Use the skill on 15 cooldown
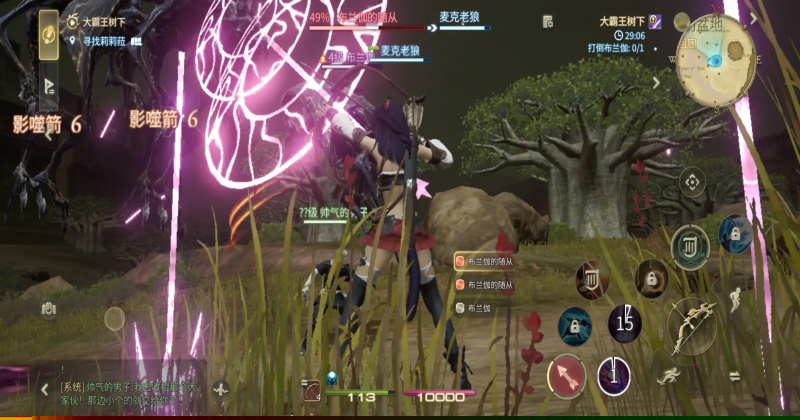This screenshot has width=800, height=420. (x=625, y=322)
